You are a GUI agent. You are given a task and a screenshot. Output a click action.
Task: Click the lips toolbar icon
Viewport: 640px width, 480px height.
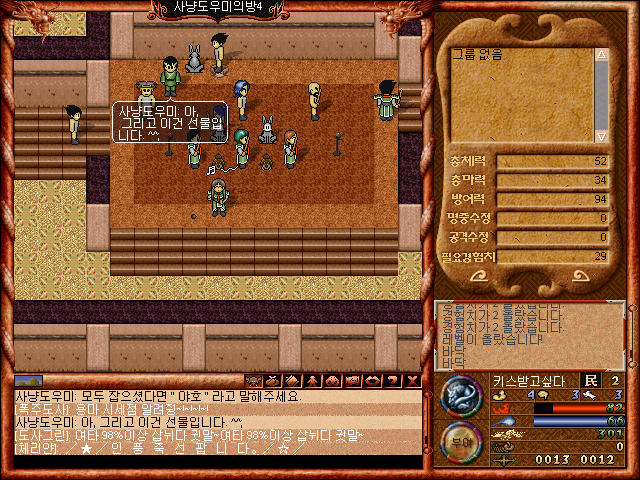(372, 381)
